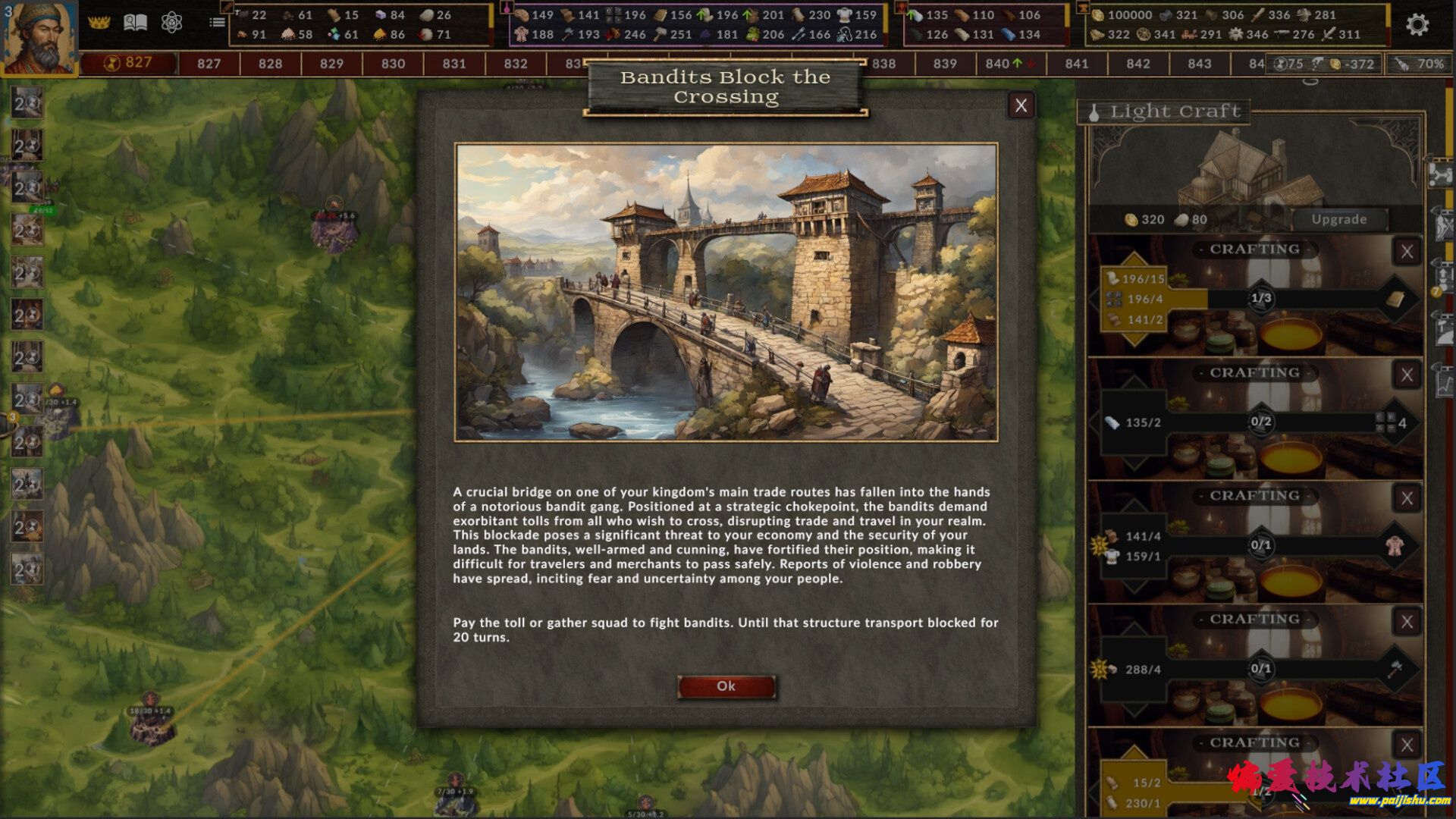
Task: Cancel the book crafting recipe
Action: (1407, 252)
